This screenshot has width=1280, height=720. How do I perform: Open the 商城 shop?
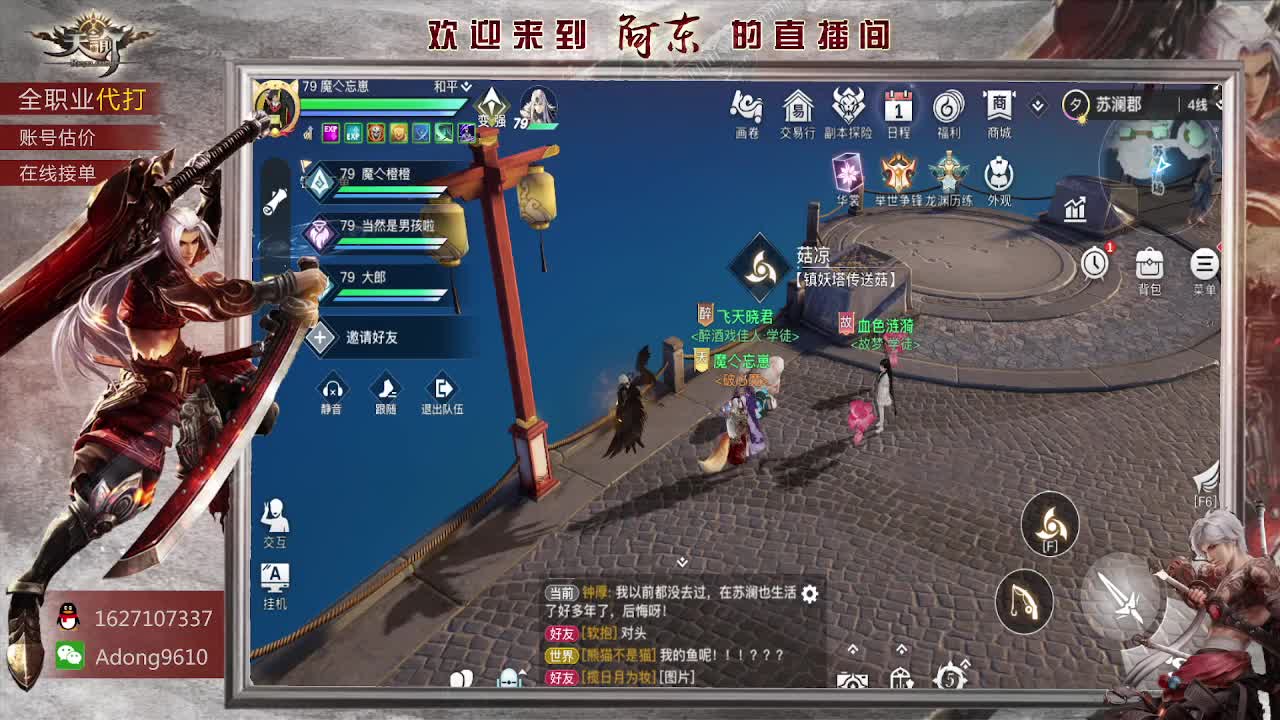(x=997, y=110)
